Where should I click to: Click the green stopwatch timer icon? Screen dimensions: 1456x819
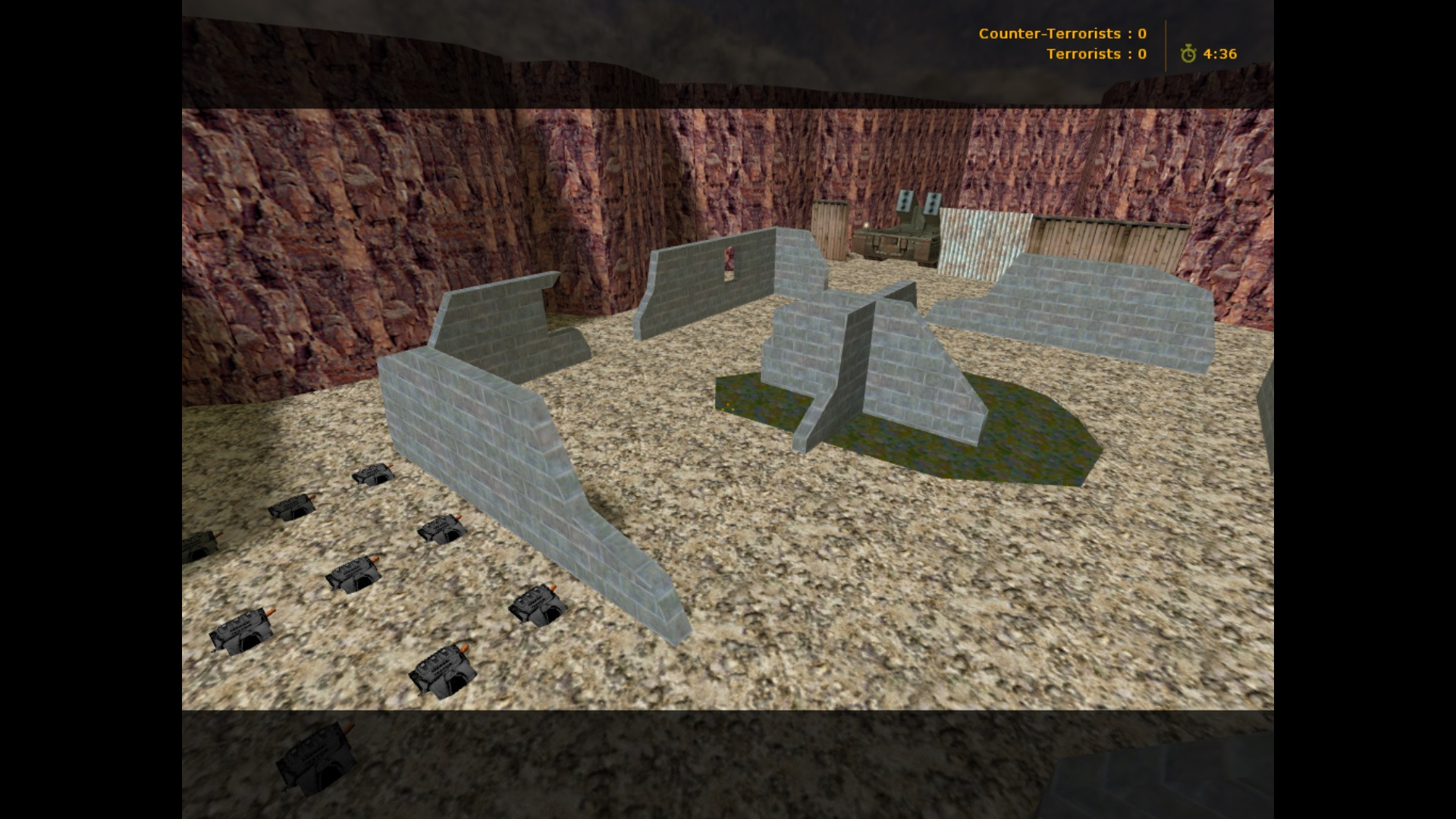point(1191,54)
